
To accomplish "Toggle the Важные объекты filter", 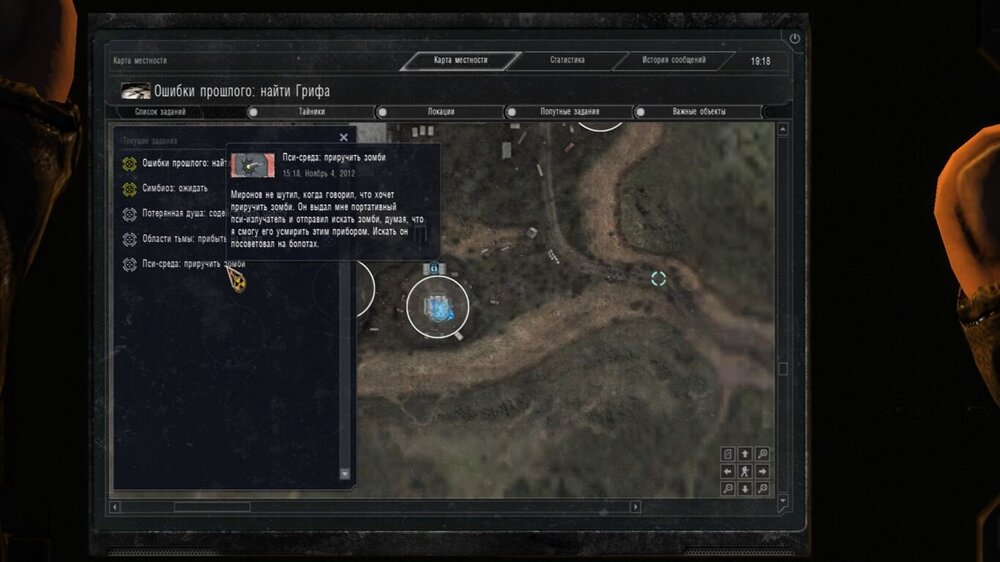I will pos(699,112).
